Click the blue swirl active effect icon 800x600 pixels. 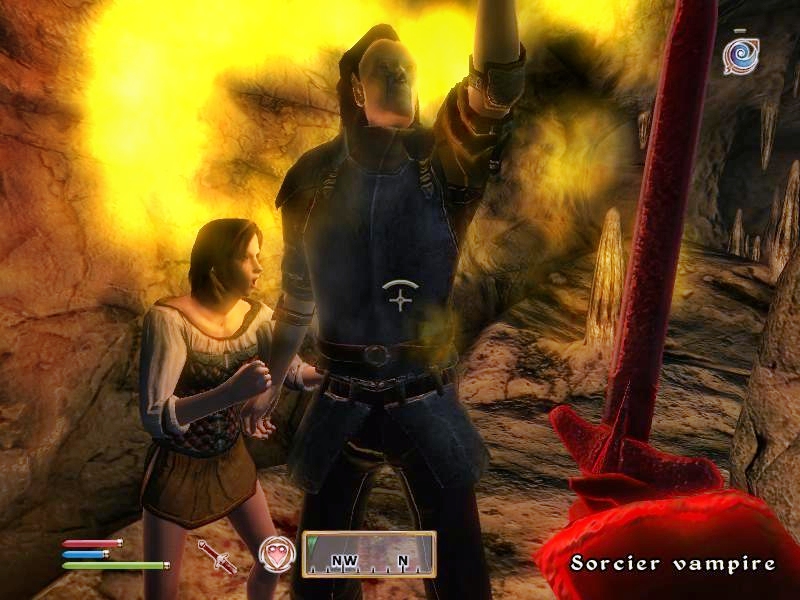(741, 55)
